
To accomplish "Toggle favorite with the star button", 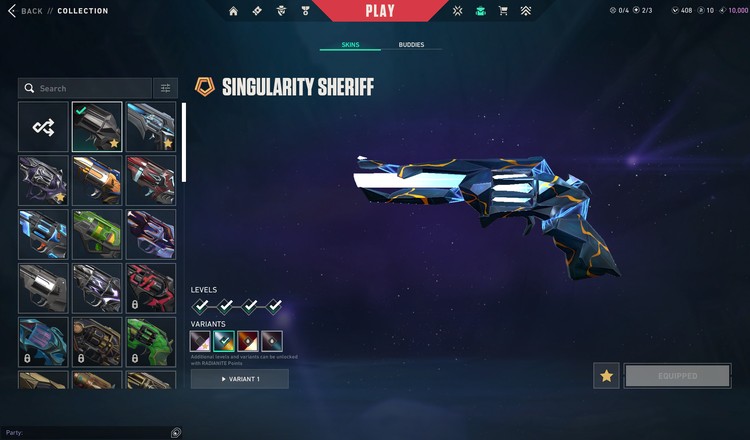I will pos(606,376).
